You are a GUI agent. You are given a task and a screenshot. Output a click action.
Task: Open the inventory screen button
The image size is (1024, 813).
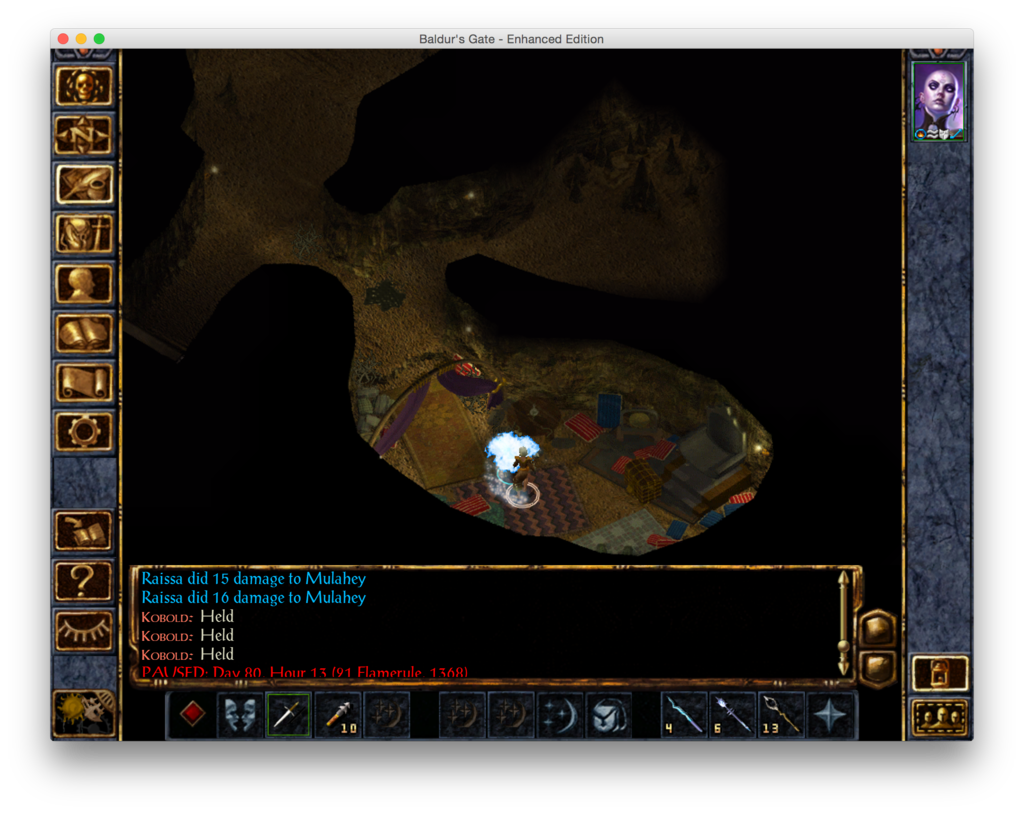tap(84, 234)
